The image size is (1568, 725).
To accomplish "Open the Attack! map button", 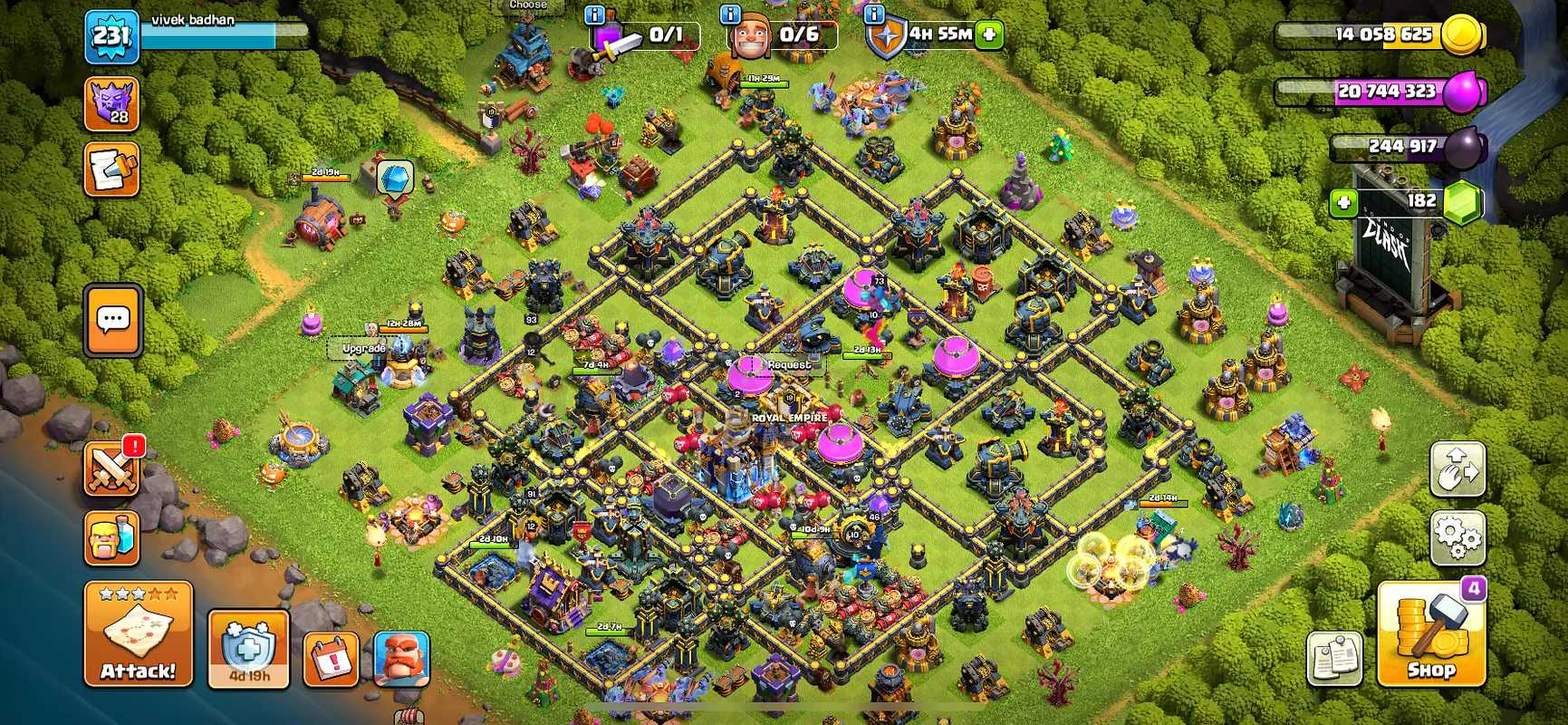I will coord(138,634).
